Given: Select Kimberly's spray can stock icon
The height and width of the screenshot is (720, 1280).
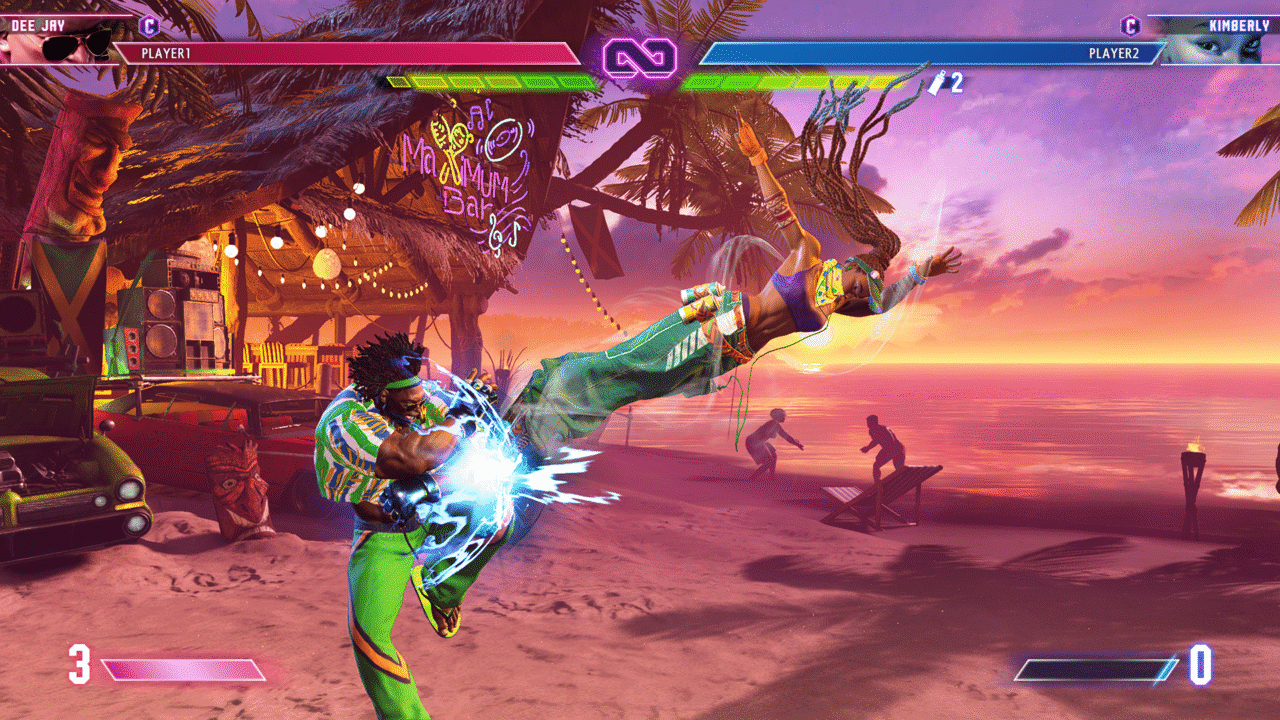Looking at the screenshot, I should tap(938, 83).
